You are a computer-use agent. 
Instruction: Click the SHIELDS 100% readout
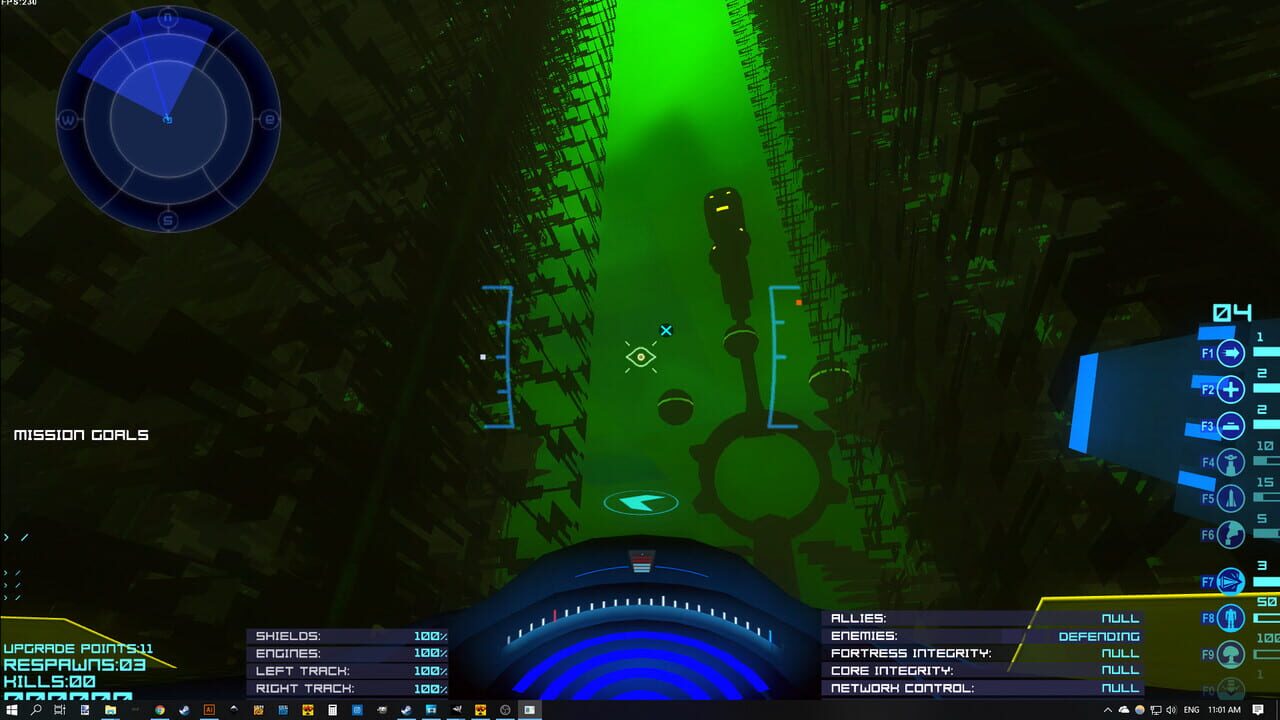pyautogui.click(x=348, y=636)
